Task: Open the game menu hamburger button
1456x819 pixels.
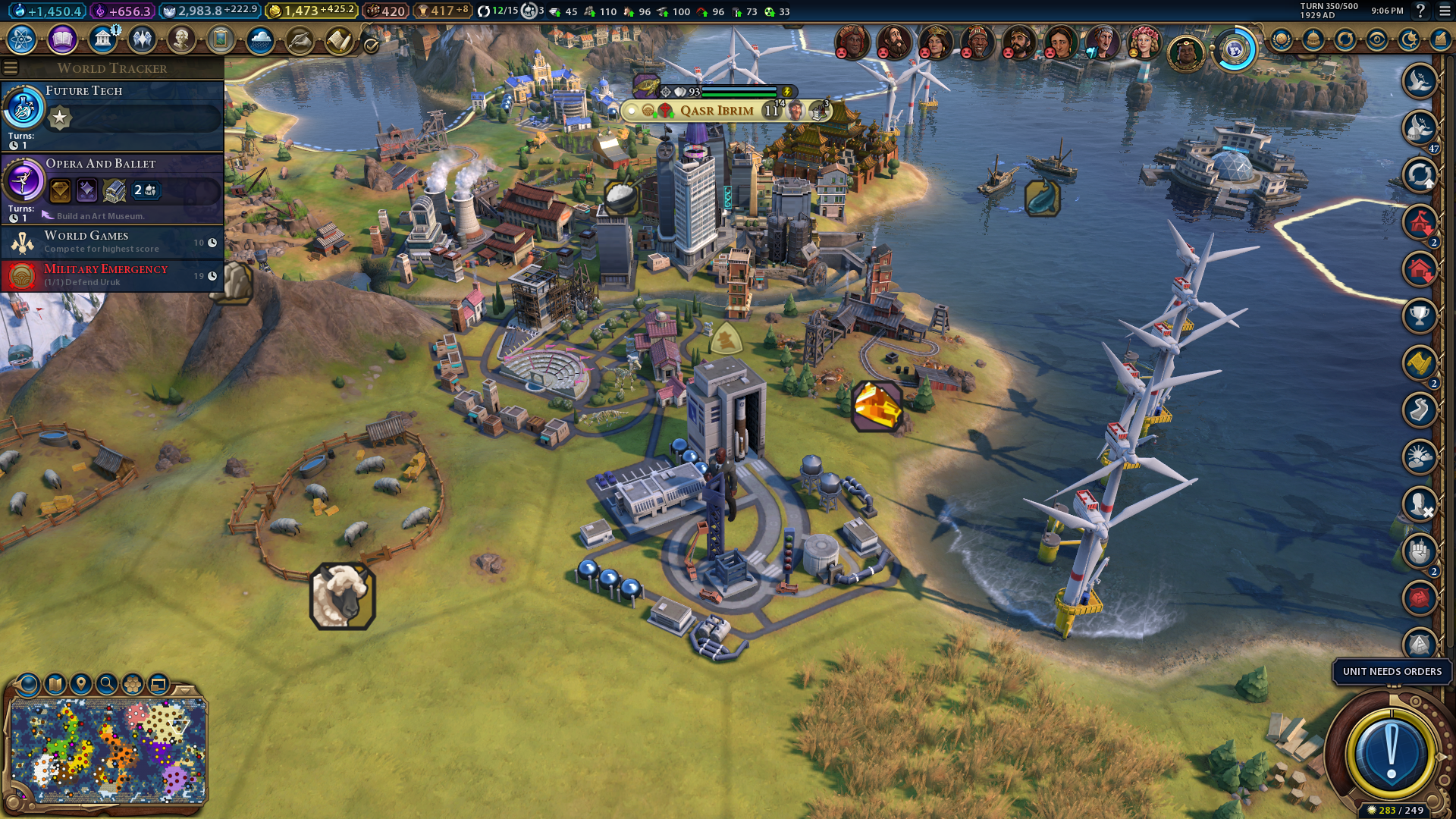Action: click(x=1445, y=11)
